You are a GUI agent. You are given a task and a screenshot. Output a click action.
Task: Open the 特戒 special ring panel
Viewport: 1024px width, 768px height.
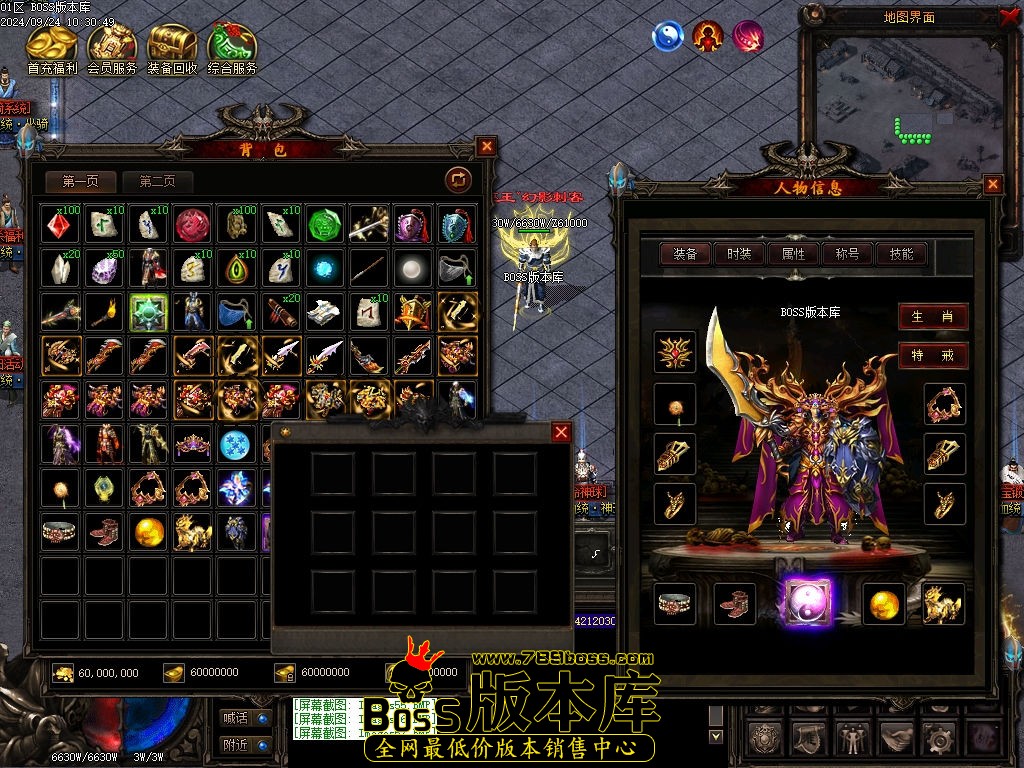point(932,355)
